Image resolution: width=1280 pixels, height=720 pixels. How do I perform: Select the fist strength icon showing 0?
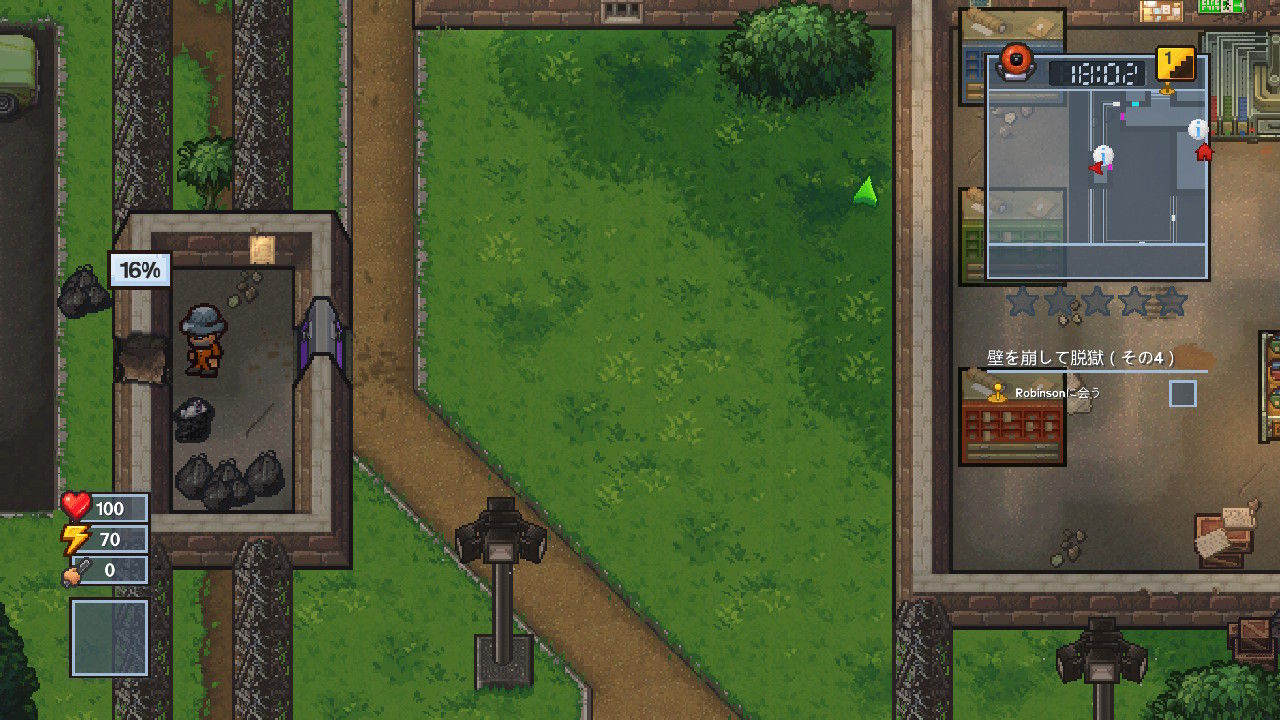pyautogui.click(x=79, y=569)
